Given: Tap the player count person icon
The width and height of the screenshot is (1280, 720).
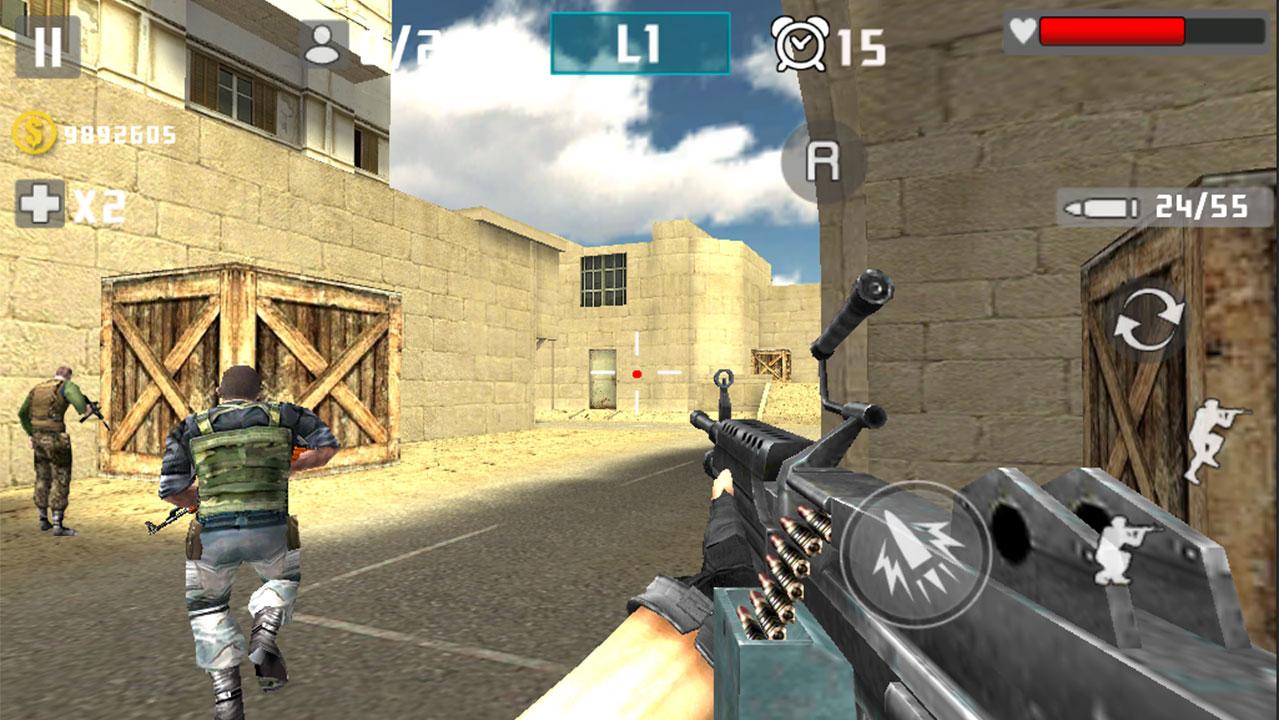Looking at the screenshot, I should [323, 42].
